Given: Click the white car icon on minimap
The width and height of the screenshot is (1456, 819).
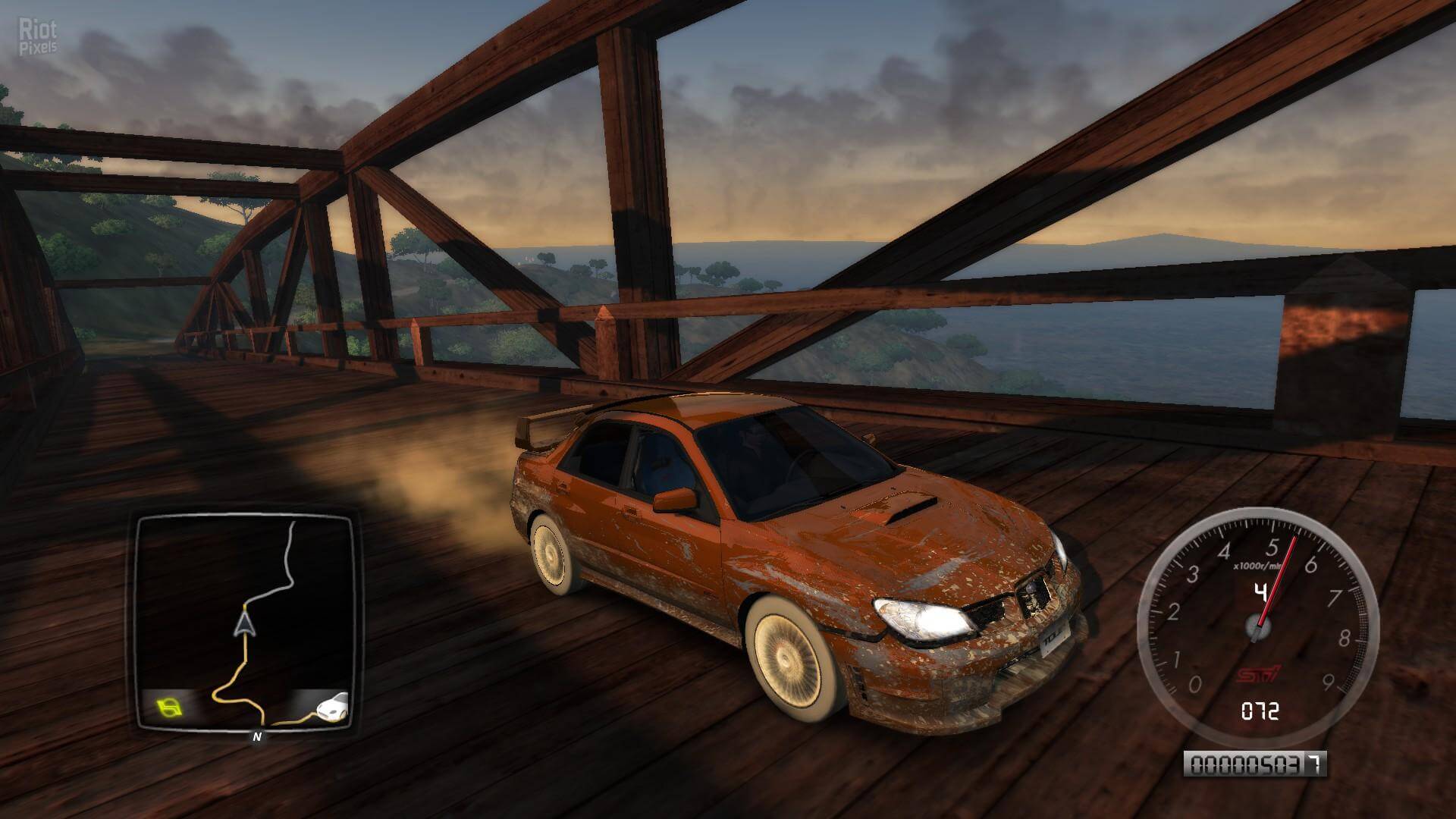Looking at the screenshot, I should pos(332,707).
